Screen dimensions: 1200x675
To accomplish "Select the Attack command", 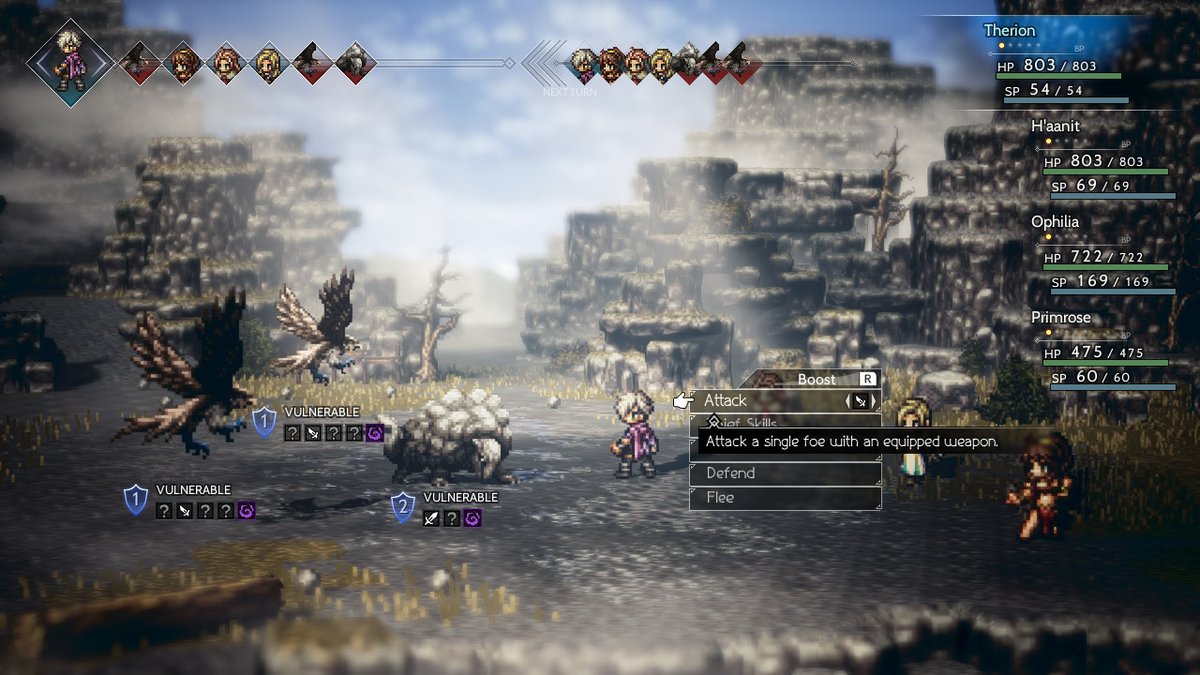I will [x=760, y=401].
